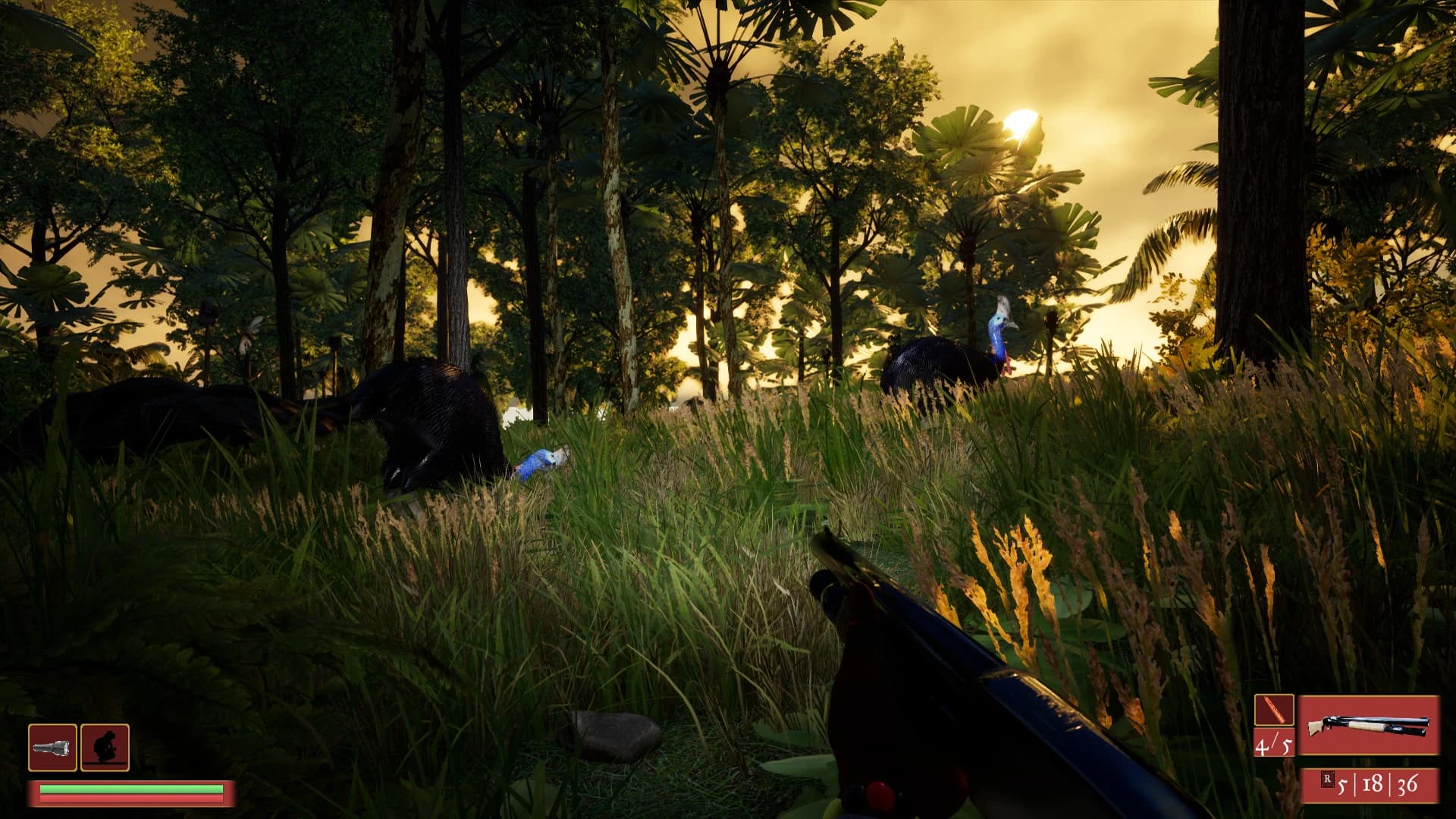Select the shotgun weapon slot

(1368, 725)
